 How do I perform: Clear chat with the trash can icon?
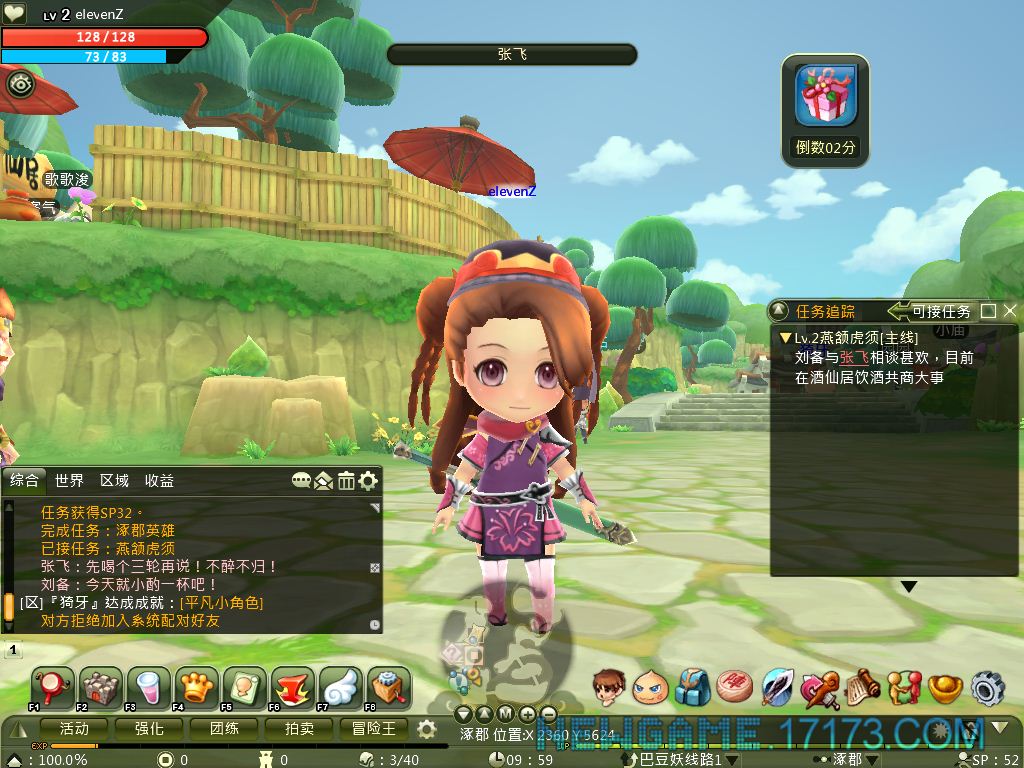point(346,481)
